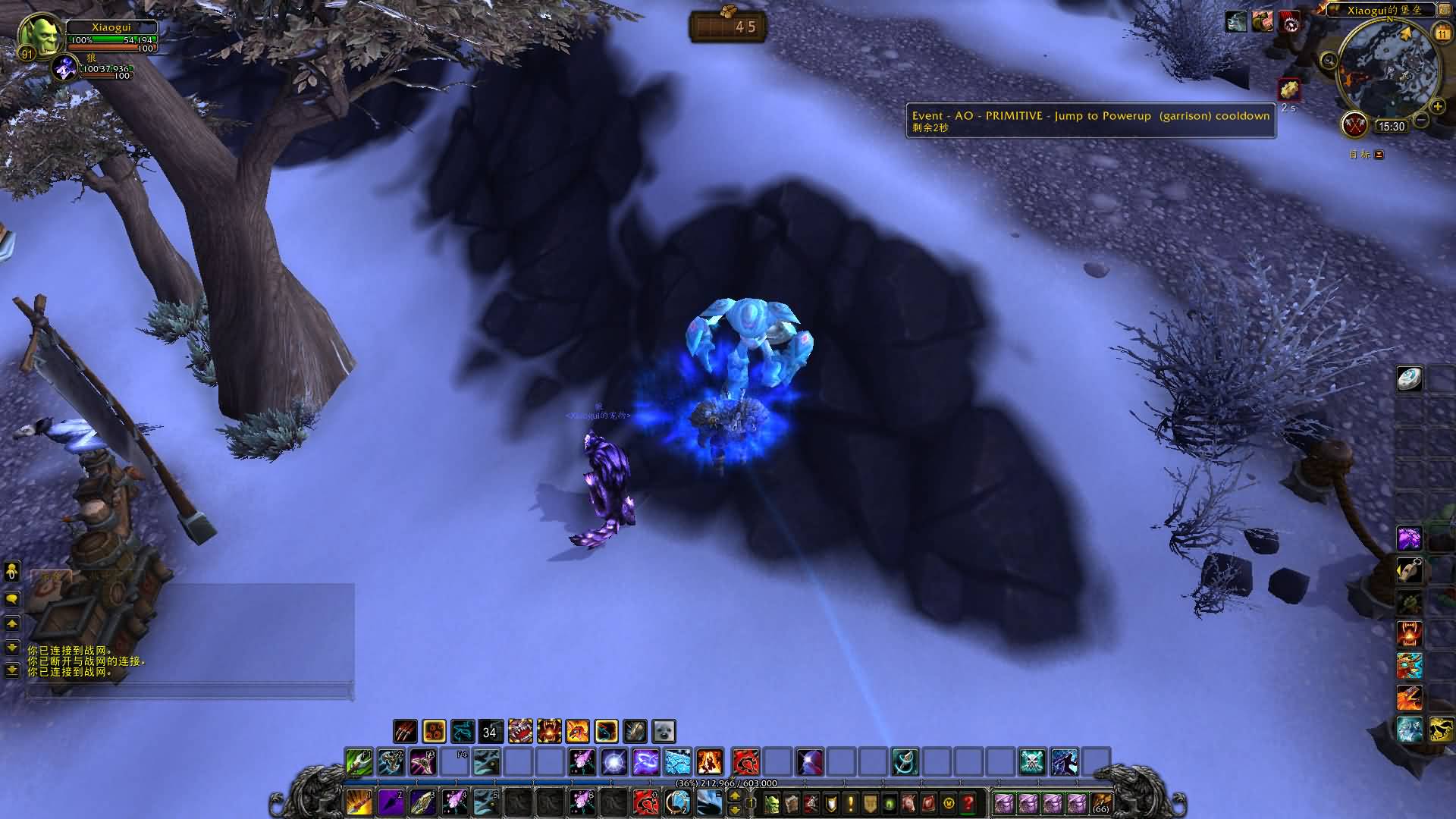Activate the hearthstone action slot
Screen dimensions: 1456x819
tap(679, 802)
